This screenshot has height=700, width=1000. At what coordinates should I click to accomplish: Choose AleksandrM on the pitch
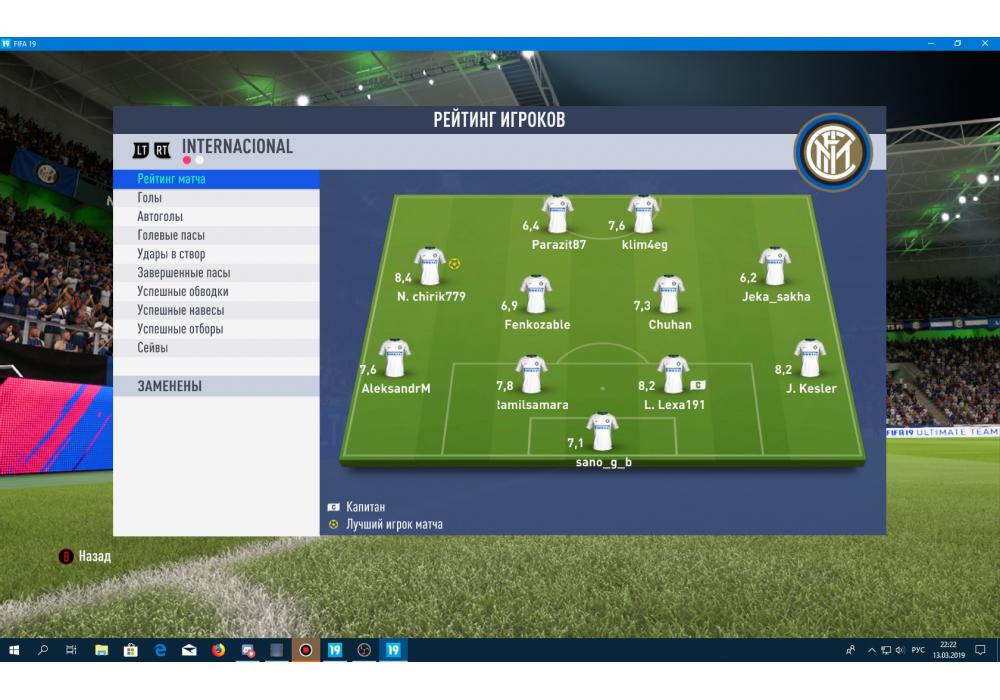(396, 359)
